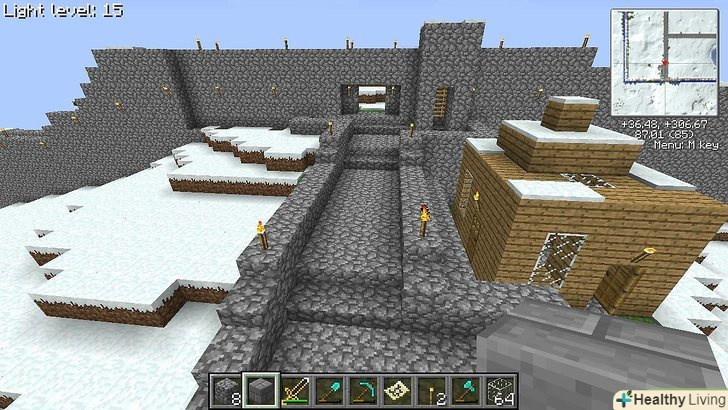Click the red player marker on the minimap

pos(662,64)
